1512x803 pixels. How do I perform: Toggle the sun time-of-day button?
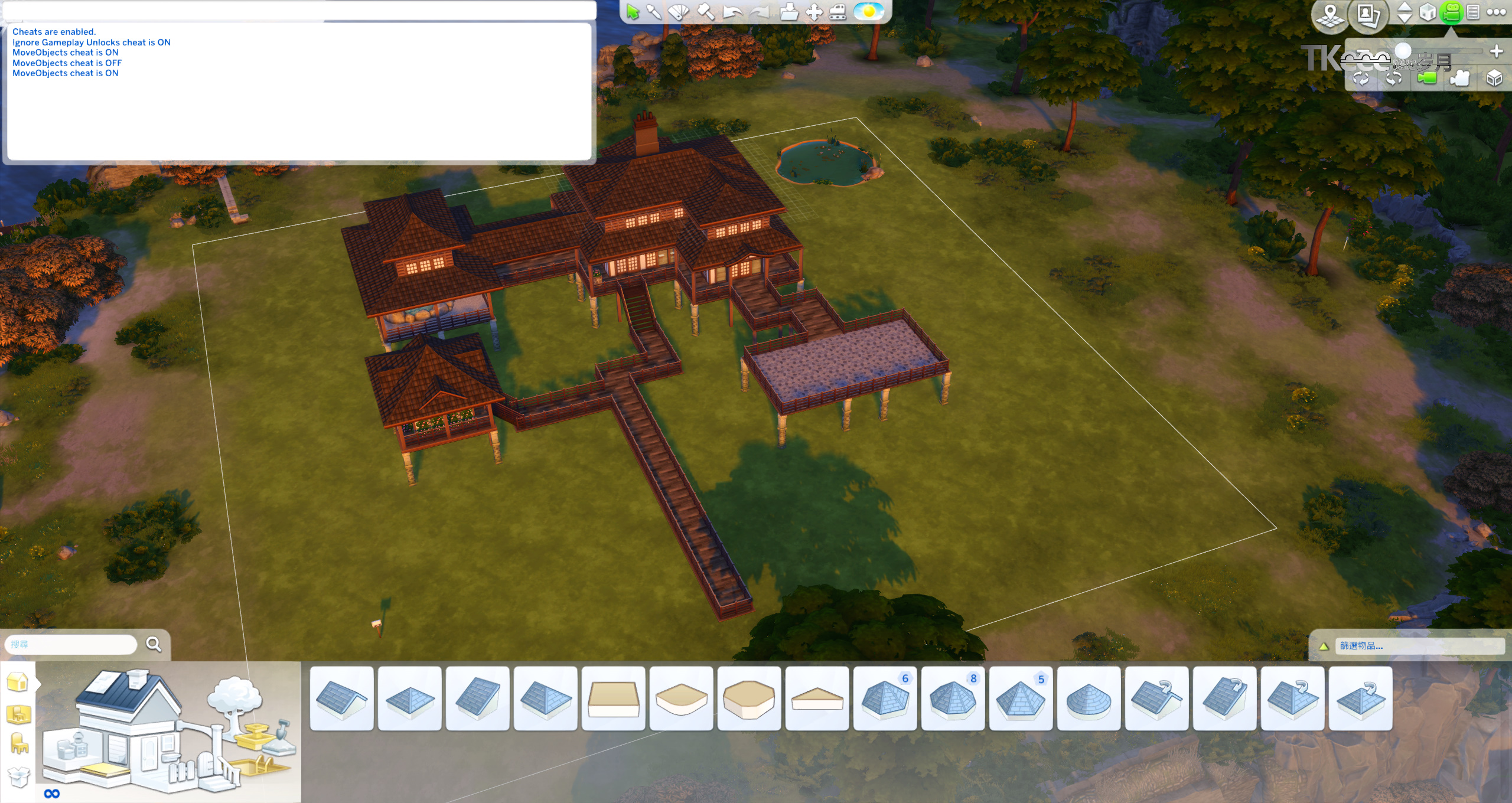coord(869,12)
